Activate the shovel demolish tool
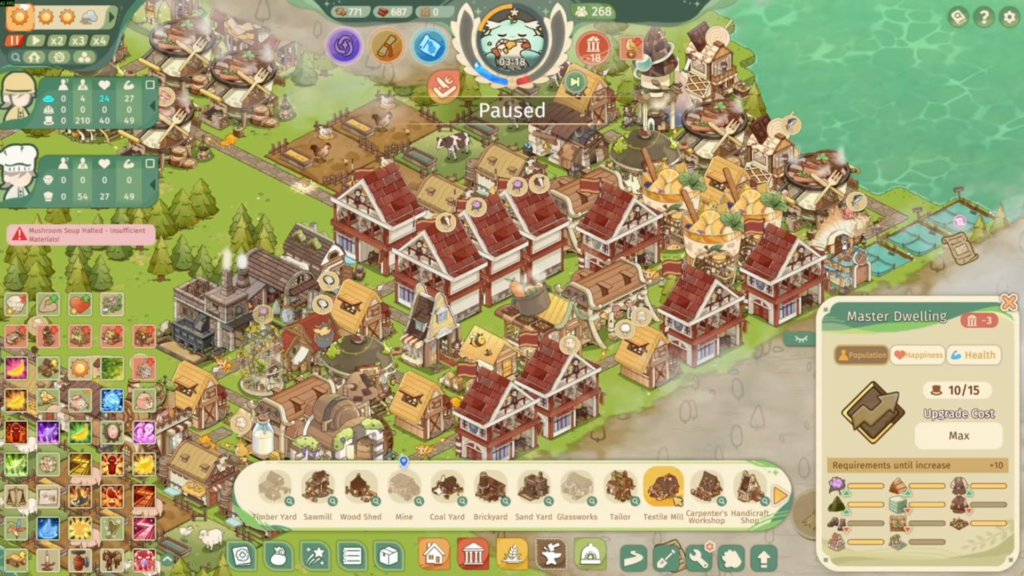Viewport: 1024px width, 576px height. point(667,557)
